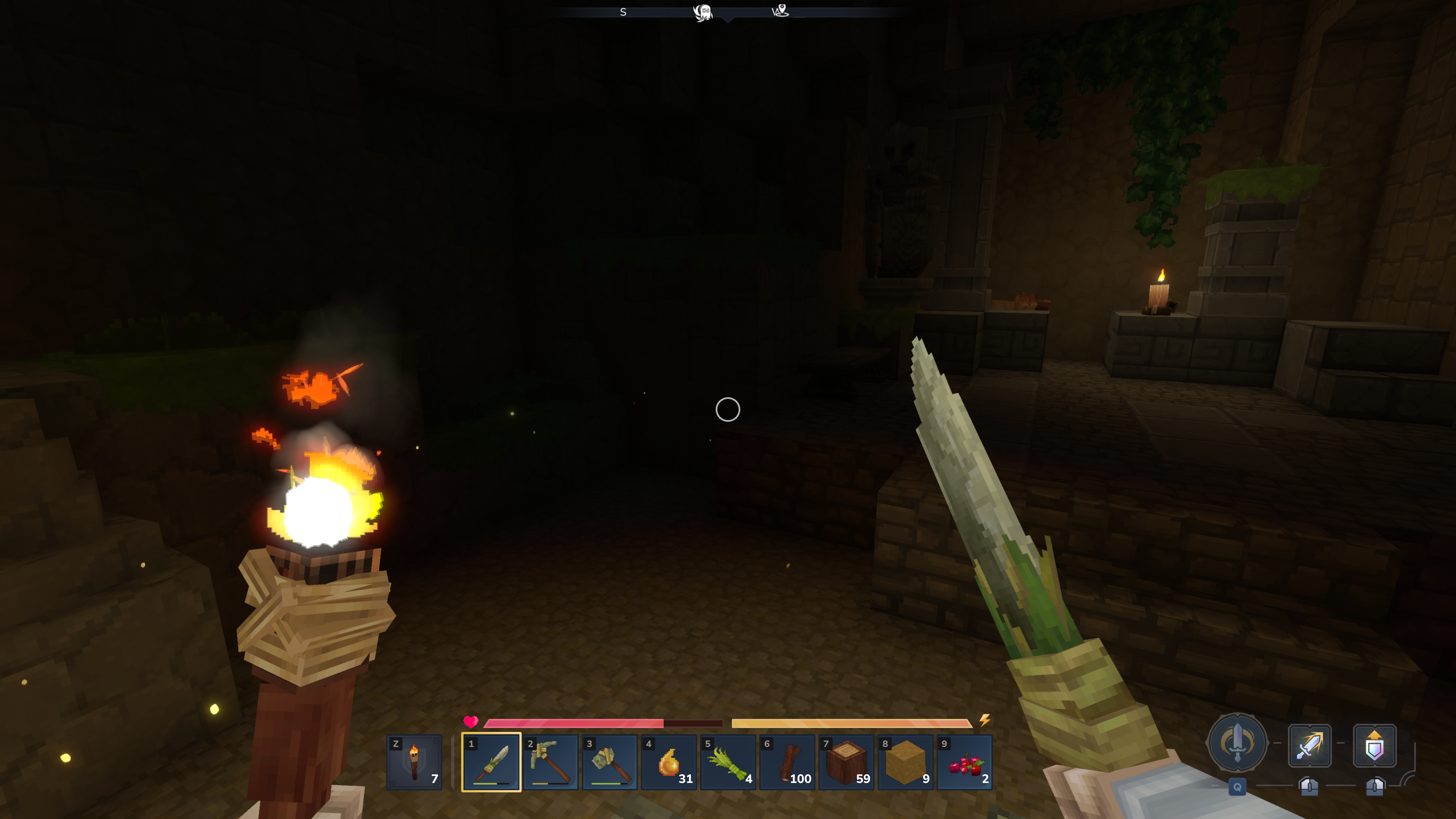The image size is (1456, 819).
Task: Equip the pickaxe from the hotbar
Action: [x=551, y=762]
